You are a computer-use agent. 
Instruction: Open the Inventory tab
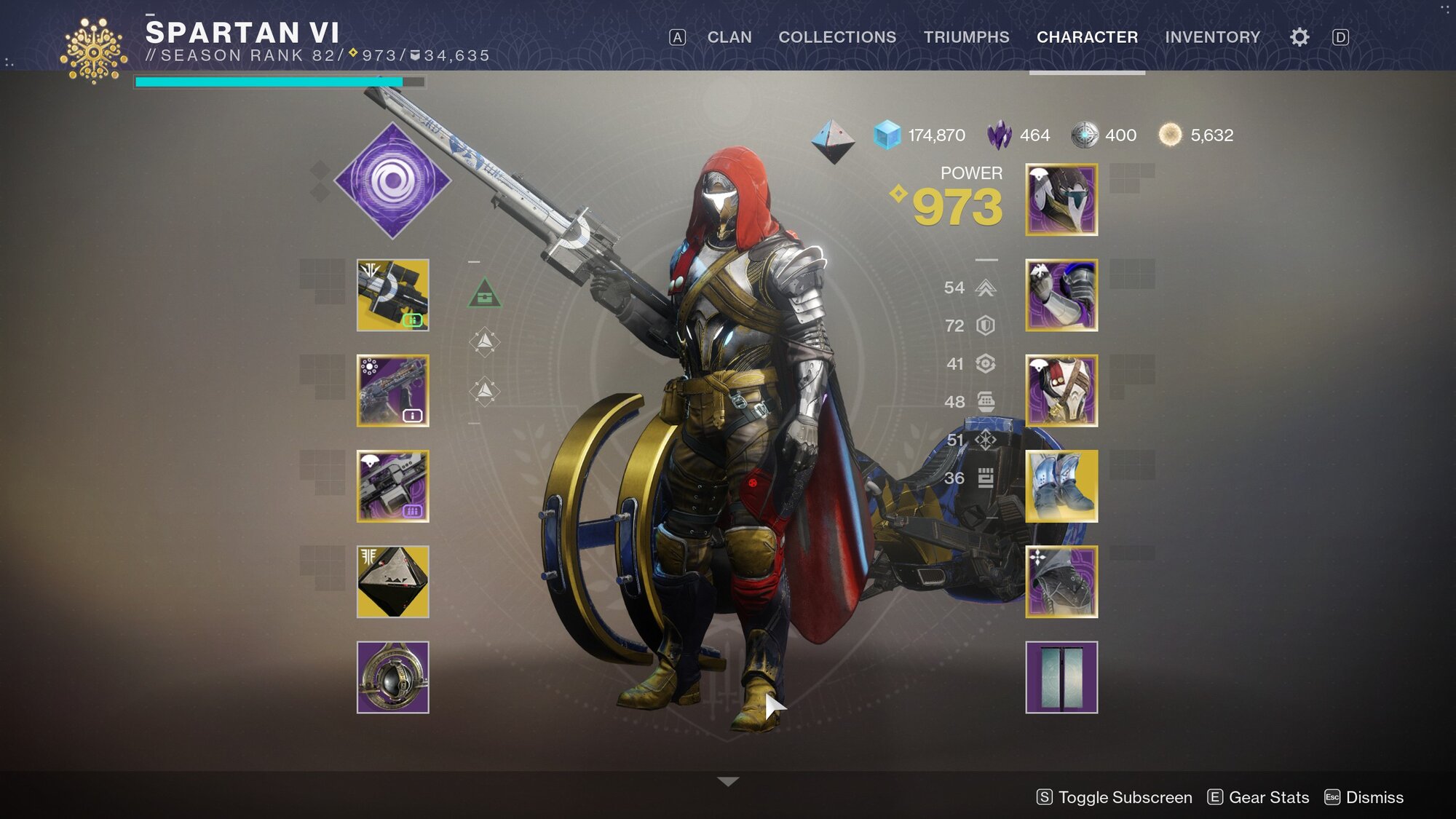[1212, 37]
